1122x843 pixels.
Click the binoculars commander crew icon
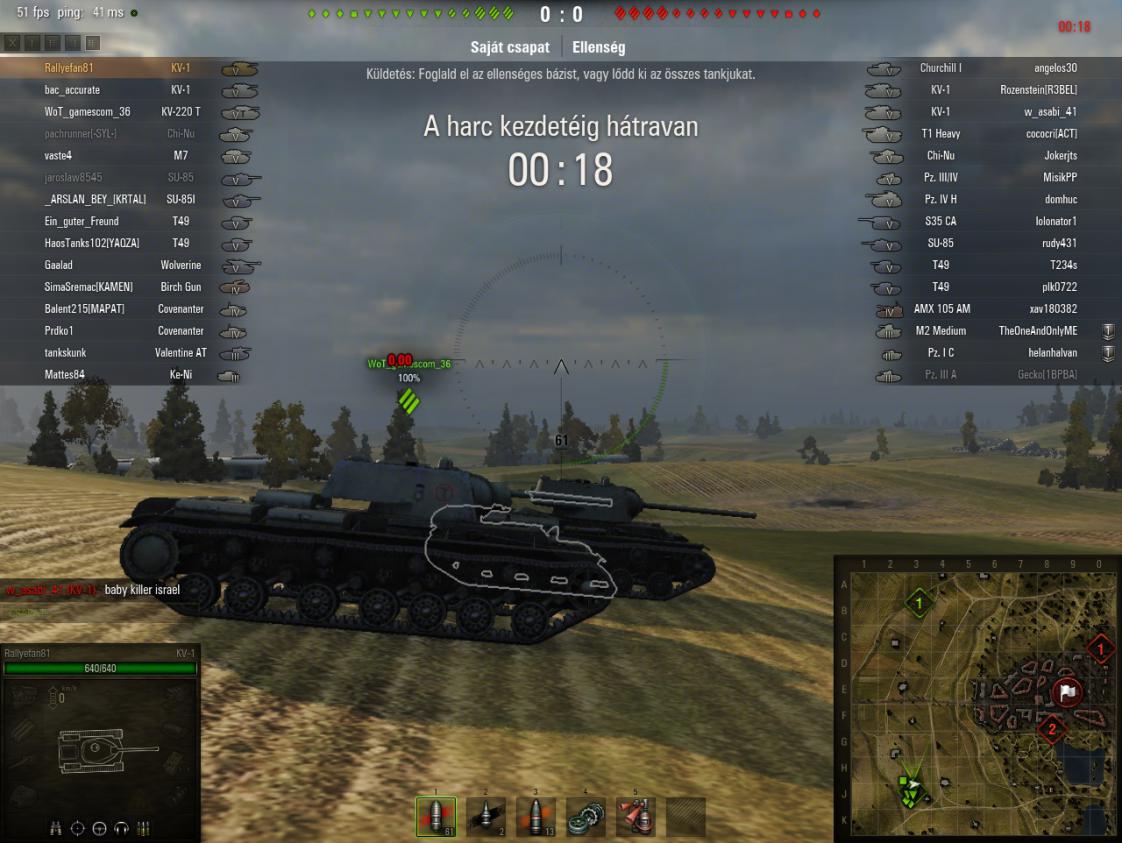57,828
